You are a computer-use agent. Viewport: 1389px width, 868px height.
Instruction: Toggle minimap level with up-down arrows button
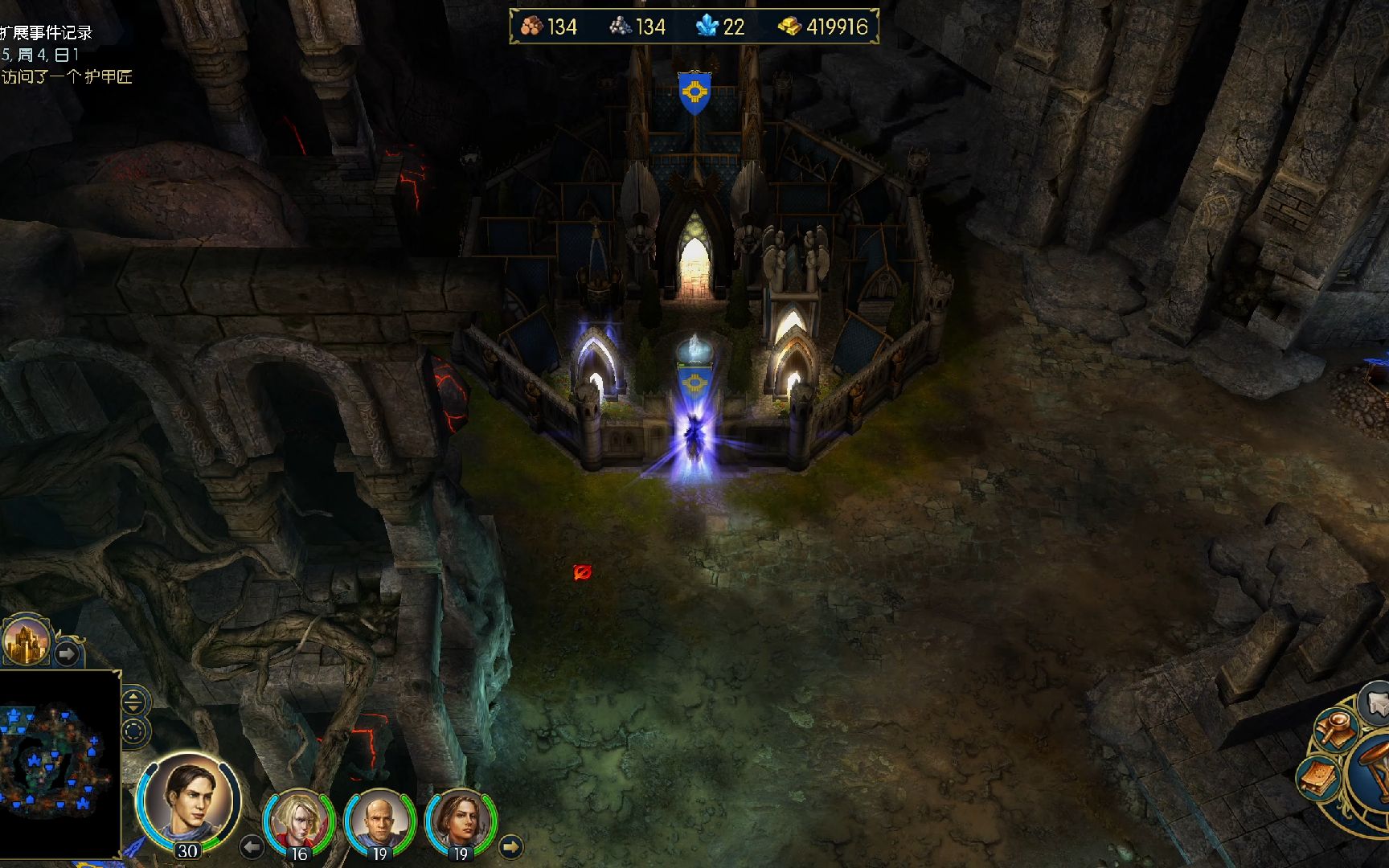coord(134,702)
